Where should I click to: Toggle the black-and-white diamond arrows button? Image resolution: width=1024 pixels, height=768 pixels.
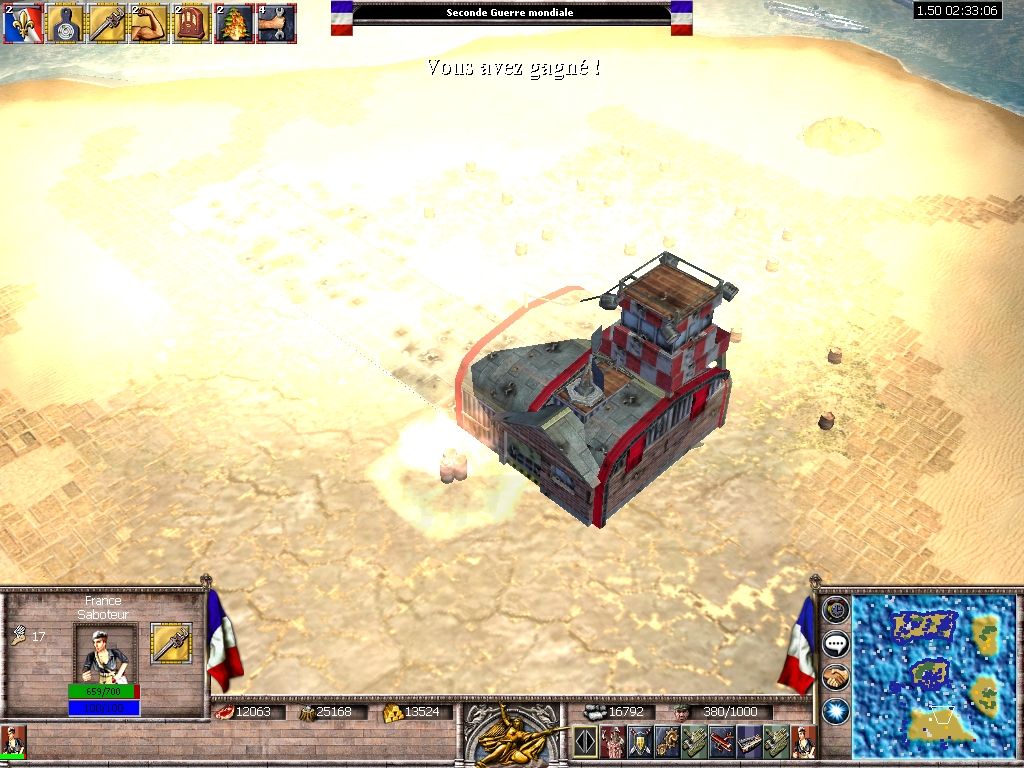(x=585, y=742)
